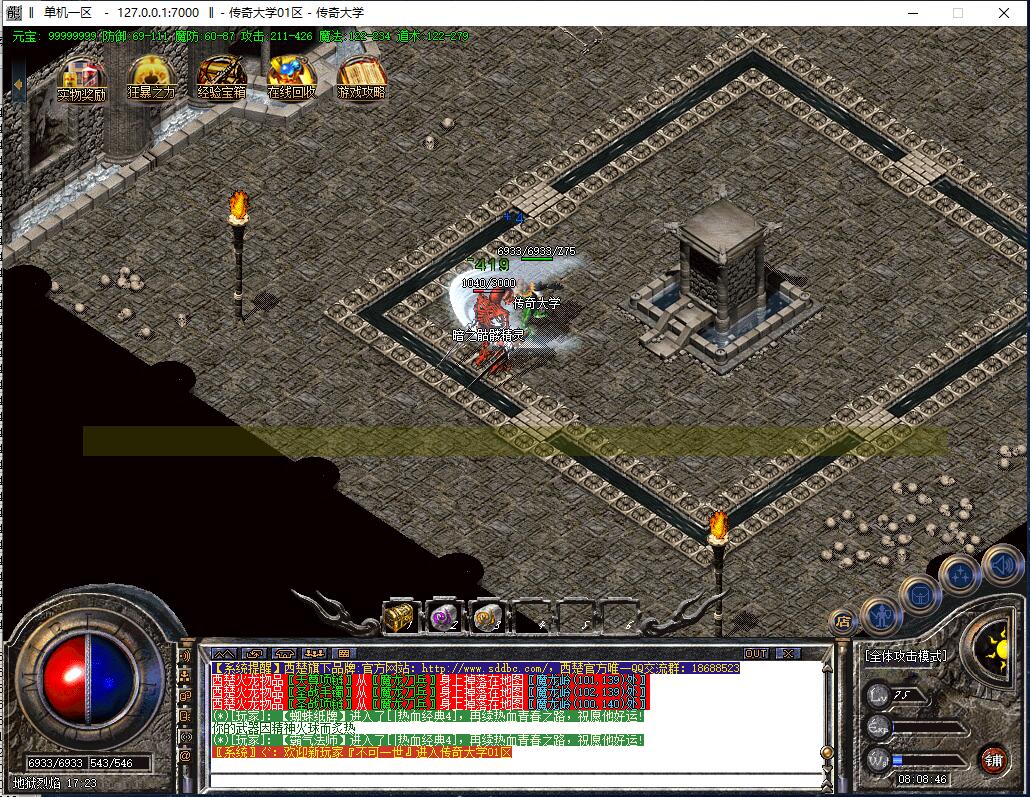
Task: Switch the 全体攻击模式 attack mode label
Action: (905, 656)
